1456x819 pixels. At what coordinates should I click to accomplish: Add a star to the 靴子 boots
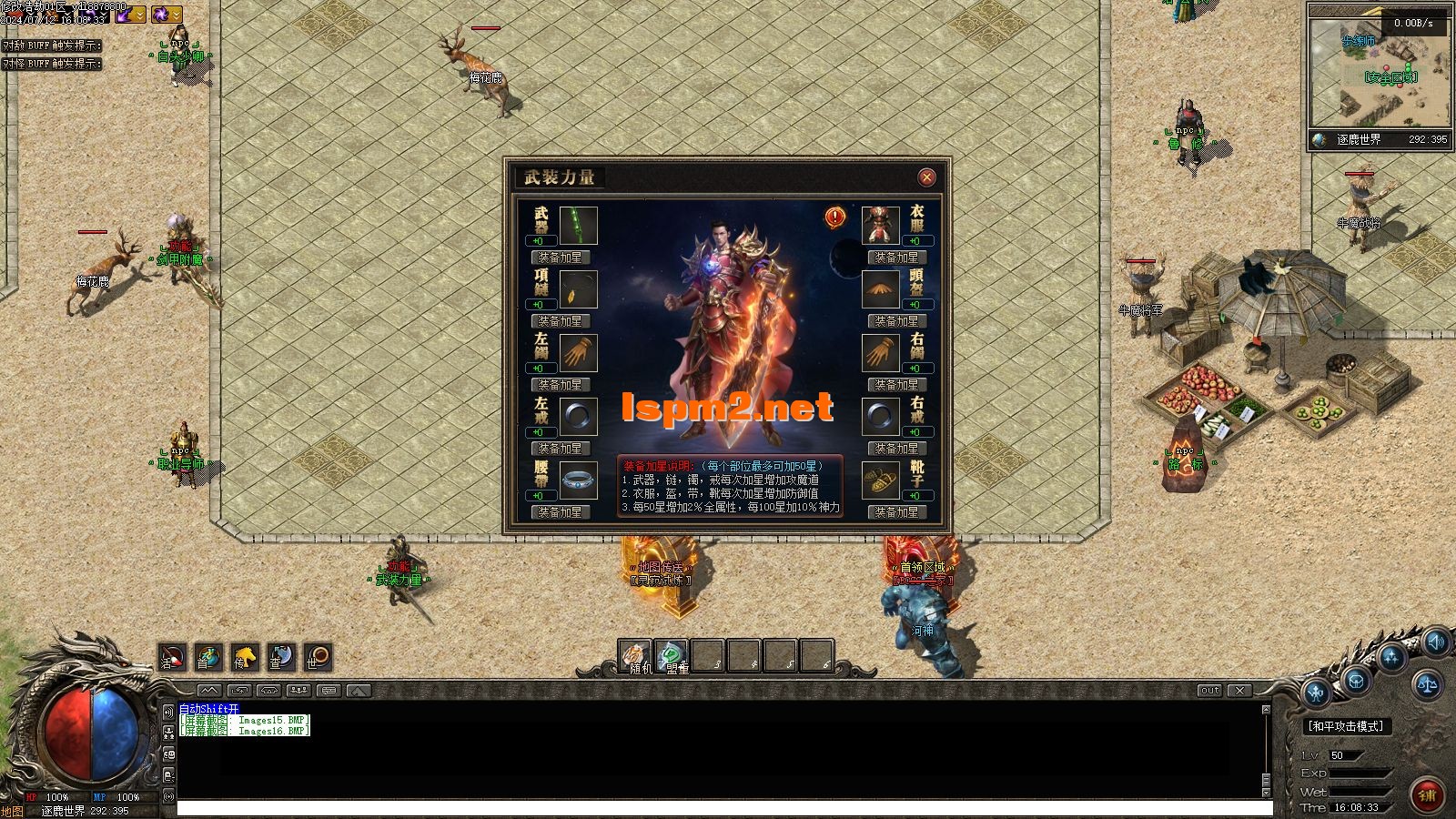point(896,512)
